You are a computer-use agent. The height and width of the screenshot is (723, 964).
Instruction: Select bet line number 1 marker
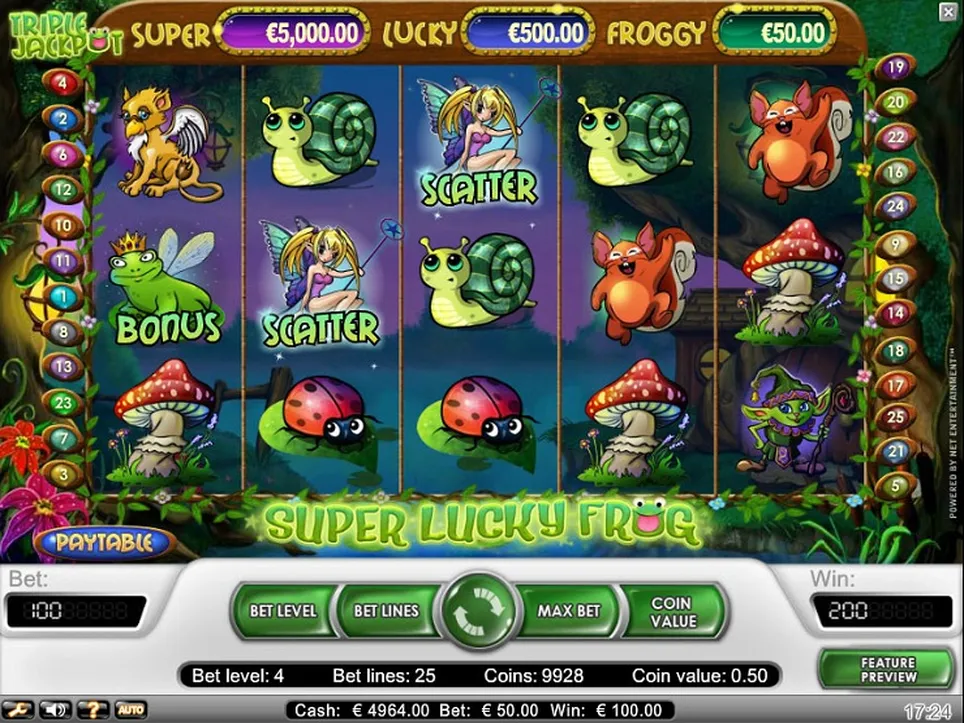(63, 297)
